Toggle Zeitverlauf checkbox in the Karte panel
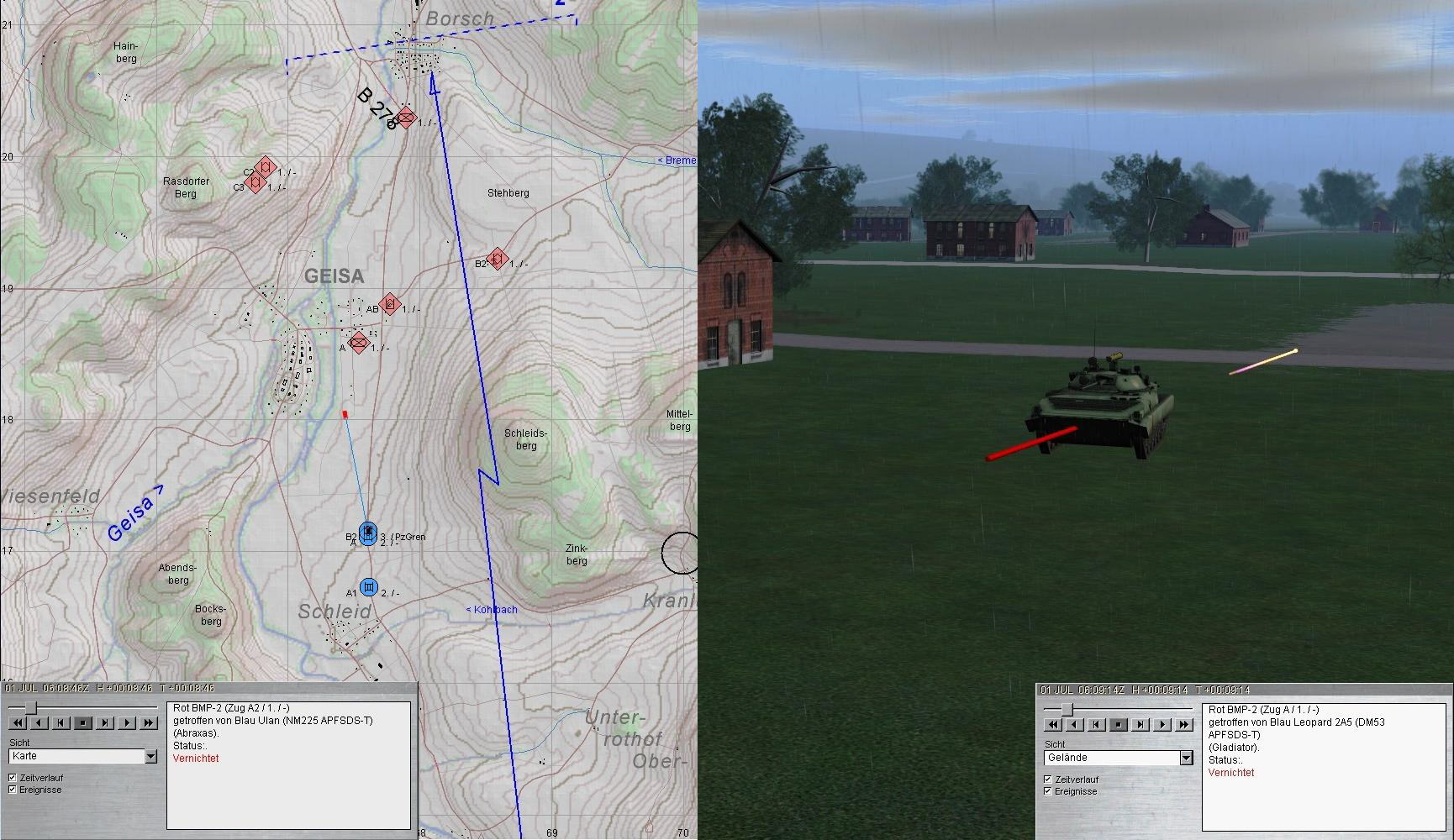The height and width of the screenshot is (840, 1454). pos(13,778)
